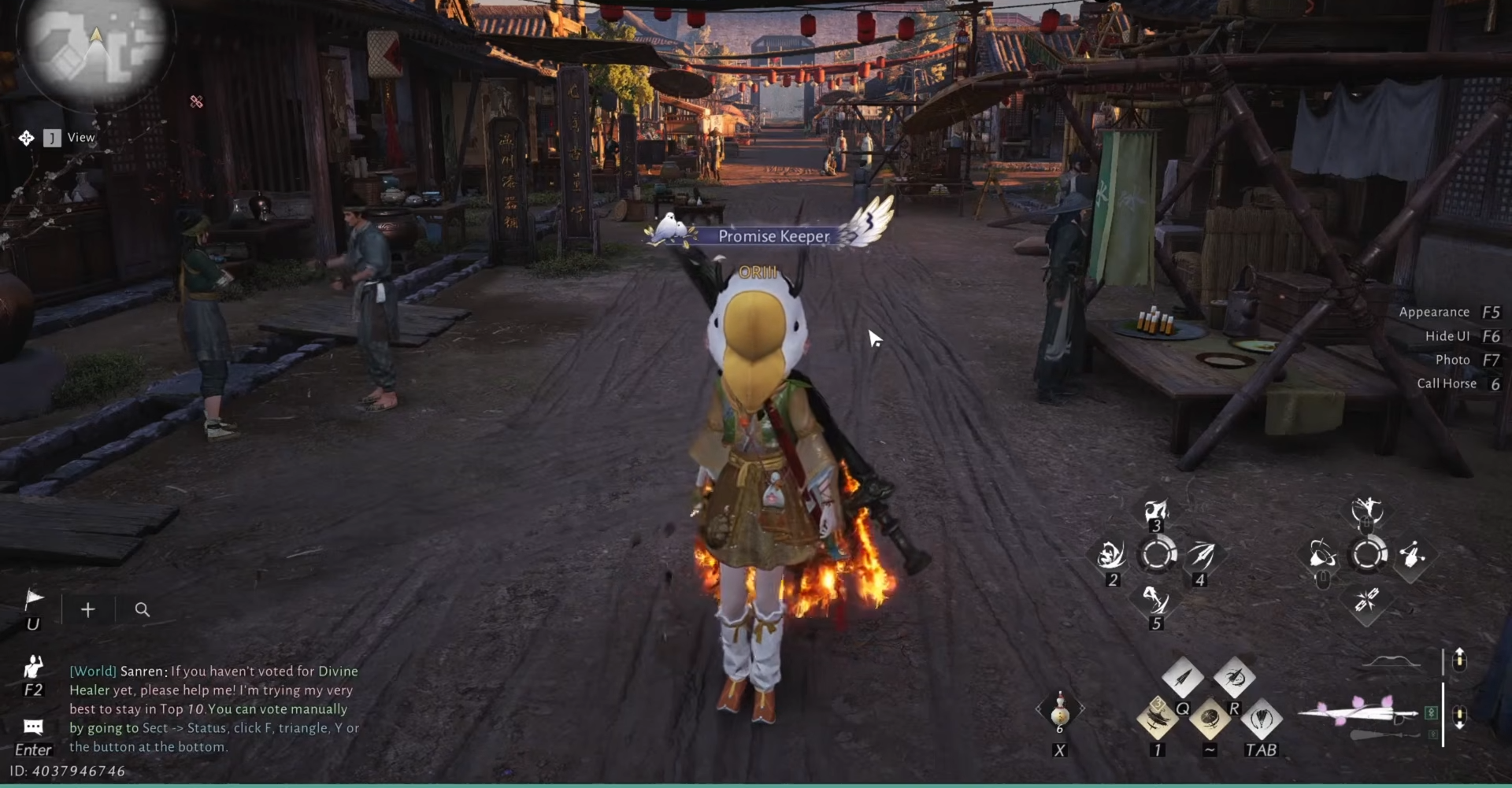Open chat with the speech bubble icon

[x=33, y=727]
